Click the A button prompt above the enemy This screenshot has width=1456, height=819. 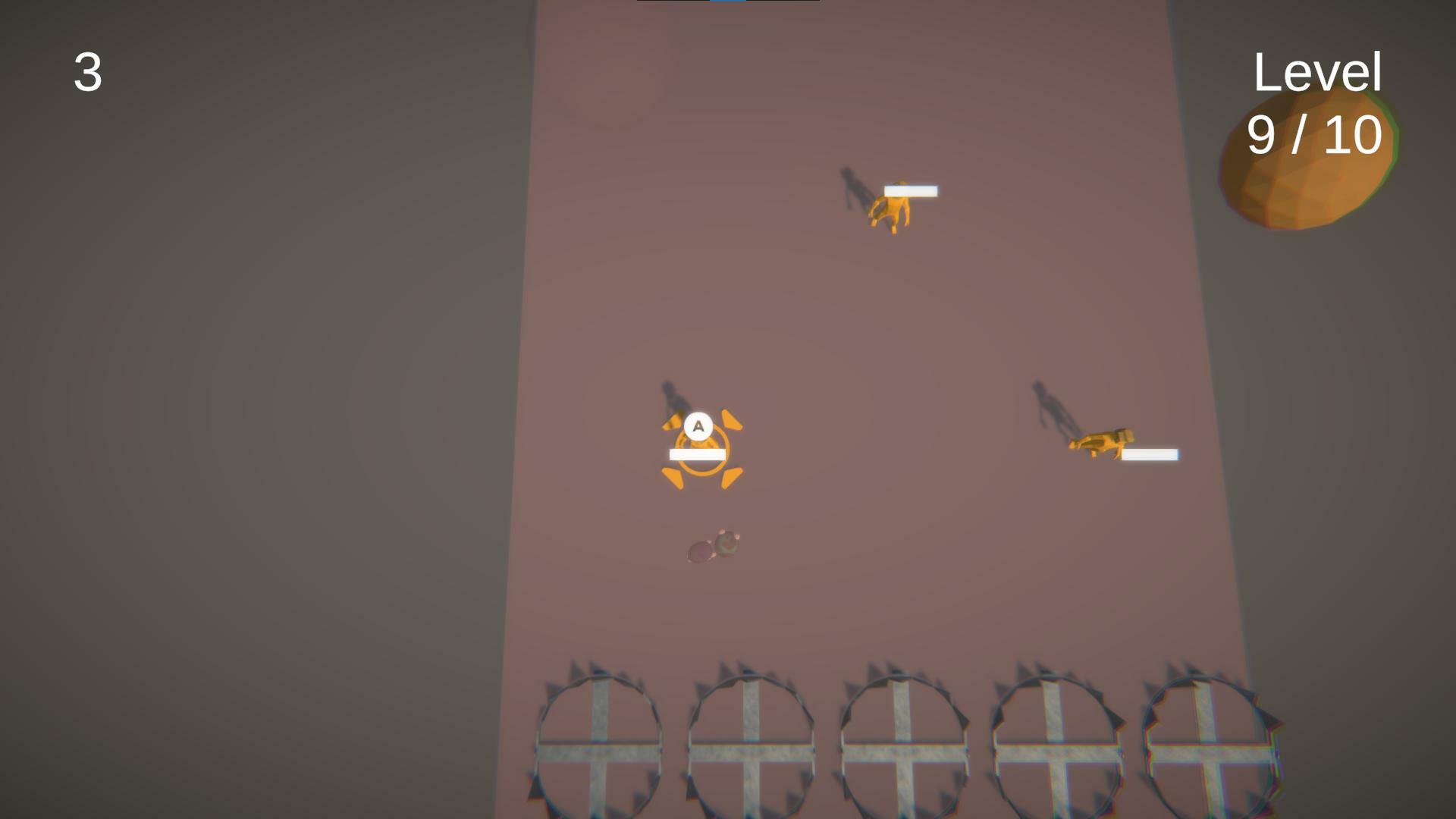coord(697,427)
